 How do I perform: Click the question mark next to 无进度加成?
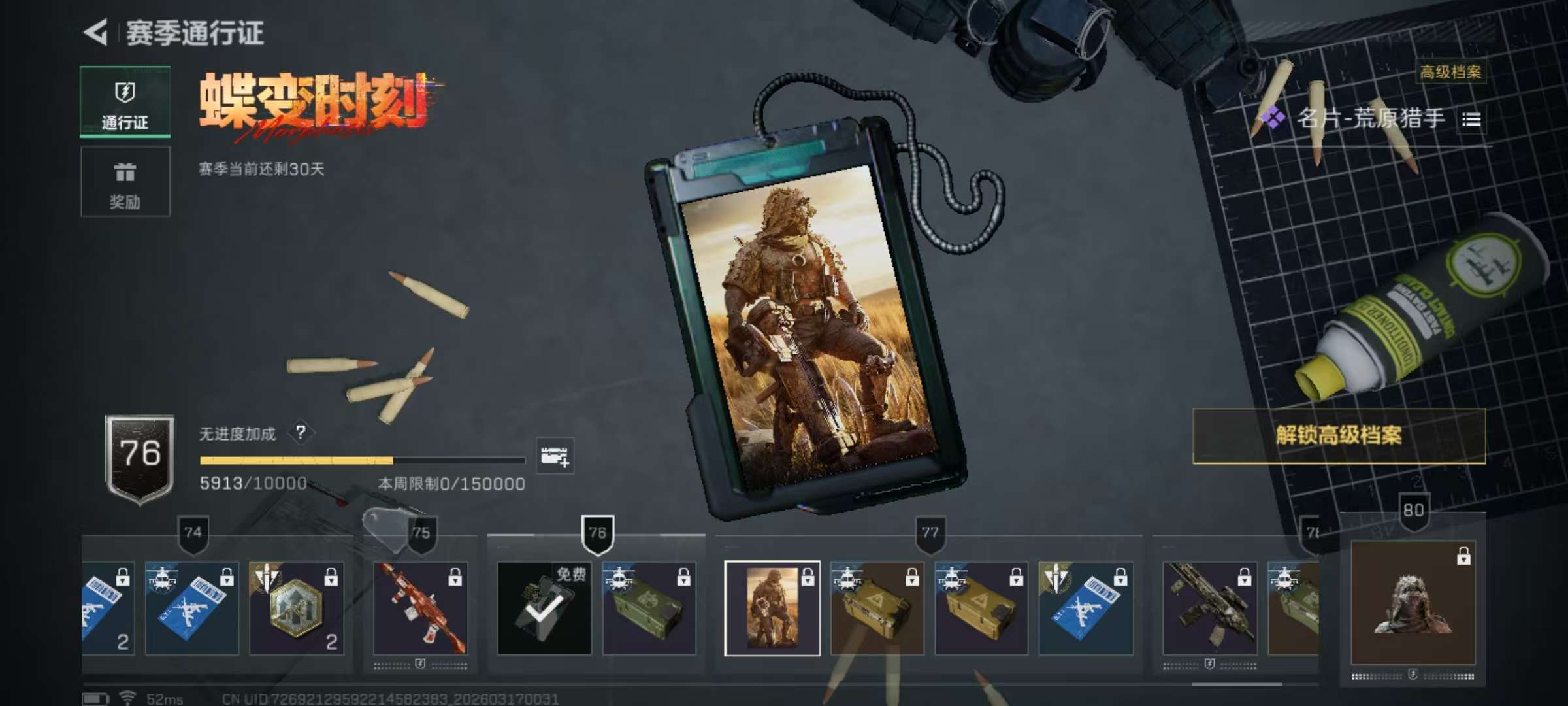coord(301,432)
